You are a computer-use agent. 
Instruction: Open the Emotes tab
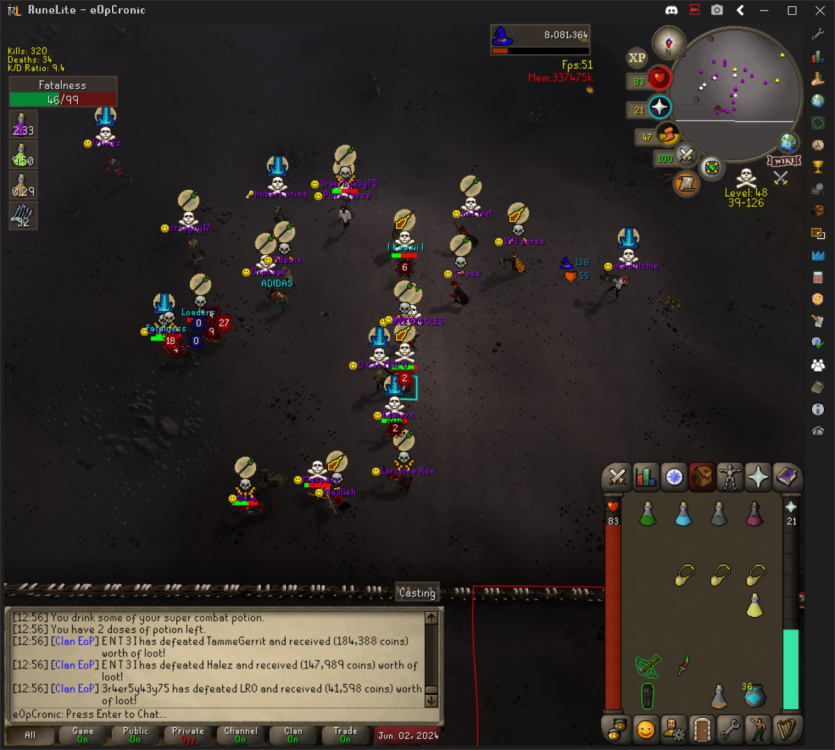tap(759, 727)
